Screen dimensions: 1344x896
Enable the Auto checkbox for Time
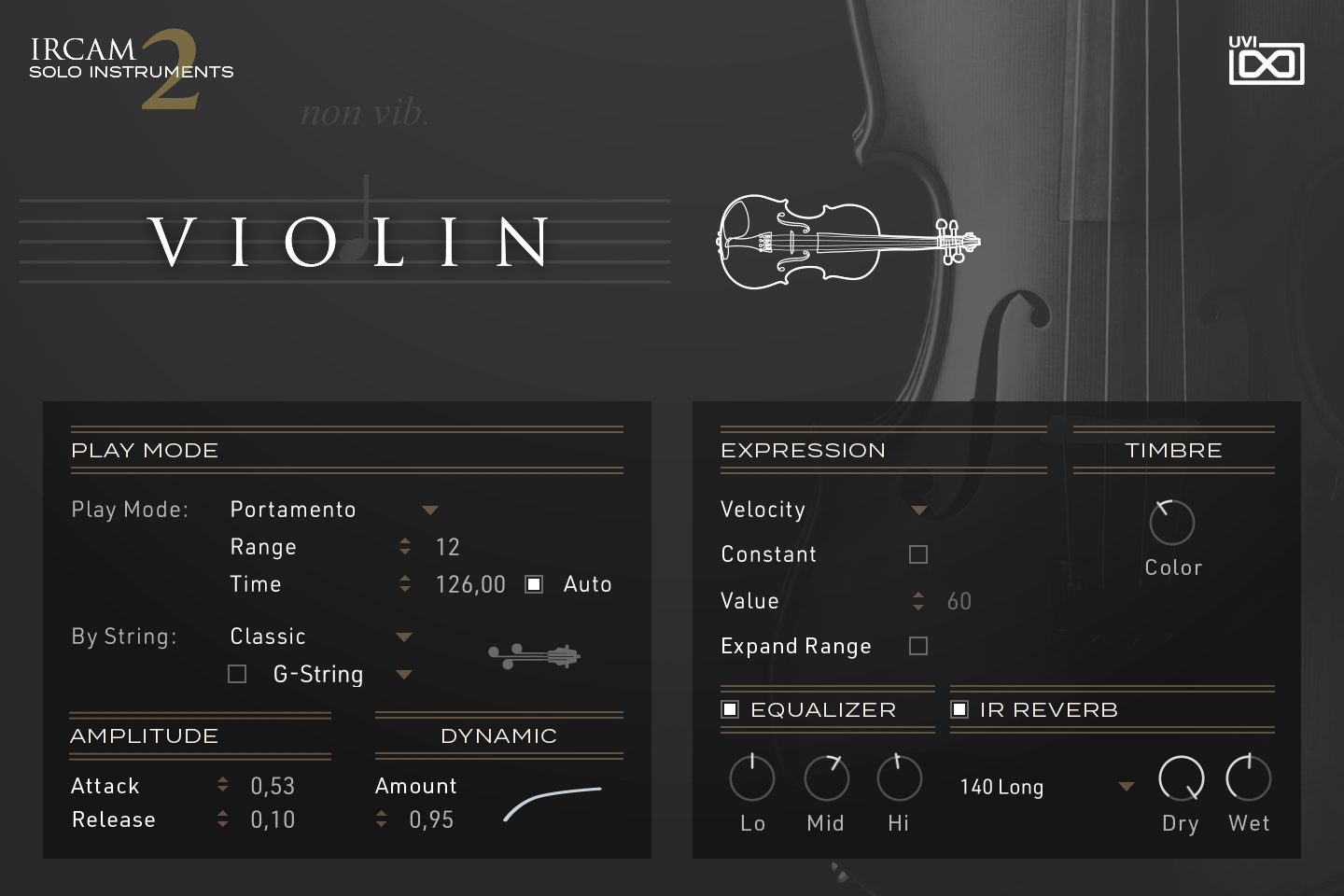(533, 583)
